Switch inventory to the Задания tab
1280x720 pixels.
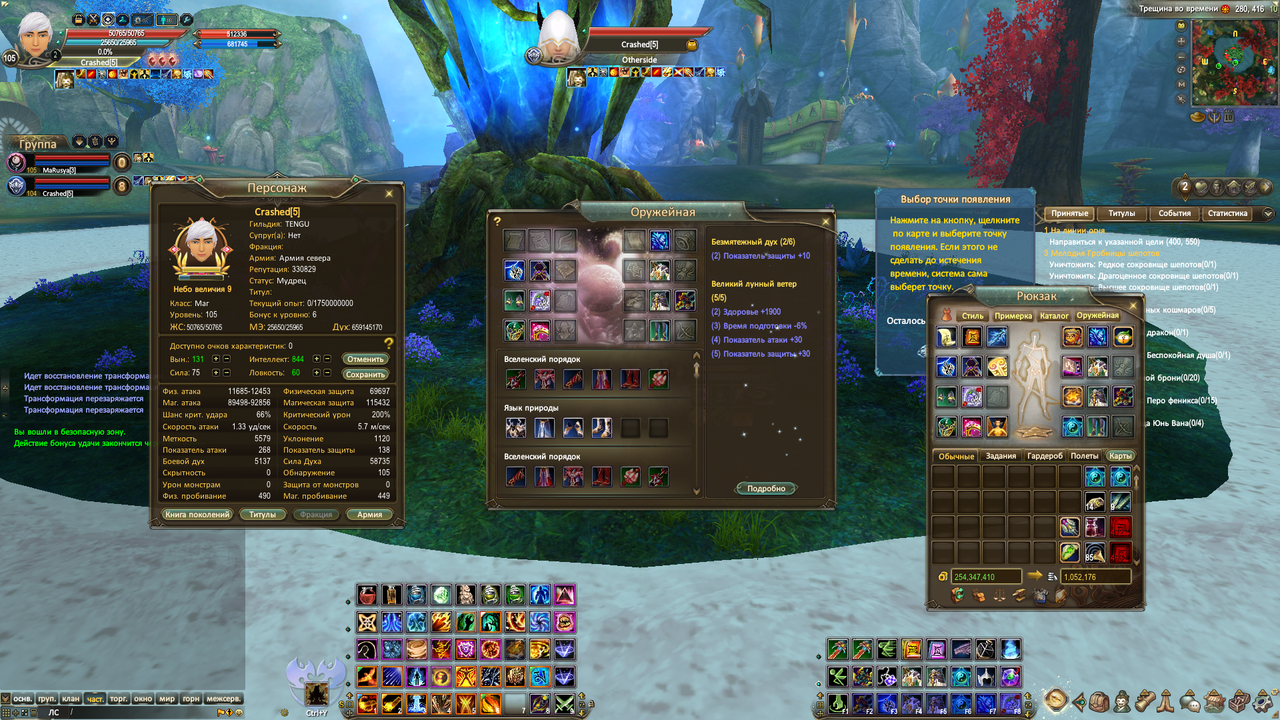[x=1001, y=456]
